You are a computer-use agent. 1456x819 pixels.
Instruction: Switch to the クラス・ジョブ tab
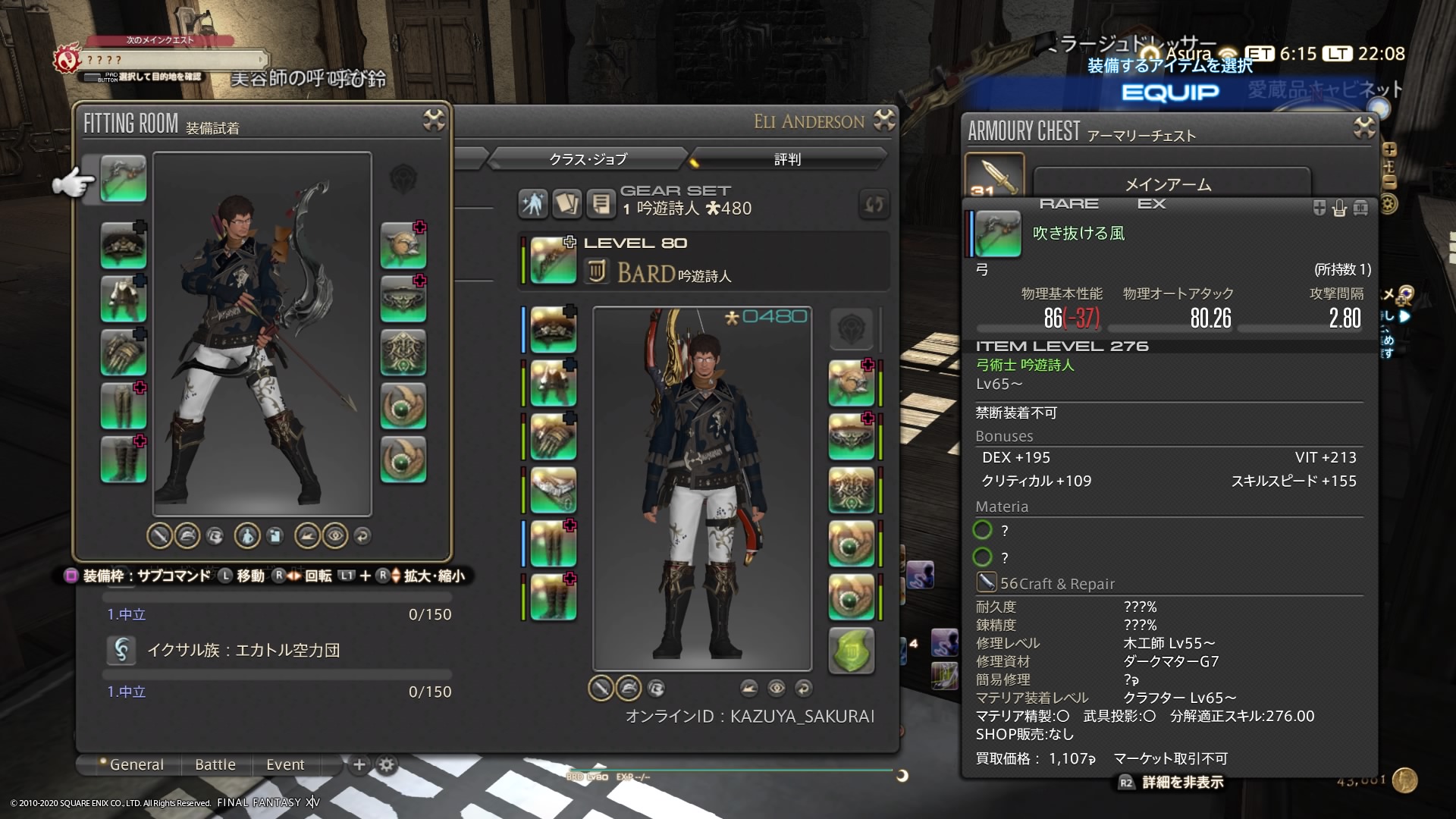tap(588, 159)
